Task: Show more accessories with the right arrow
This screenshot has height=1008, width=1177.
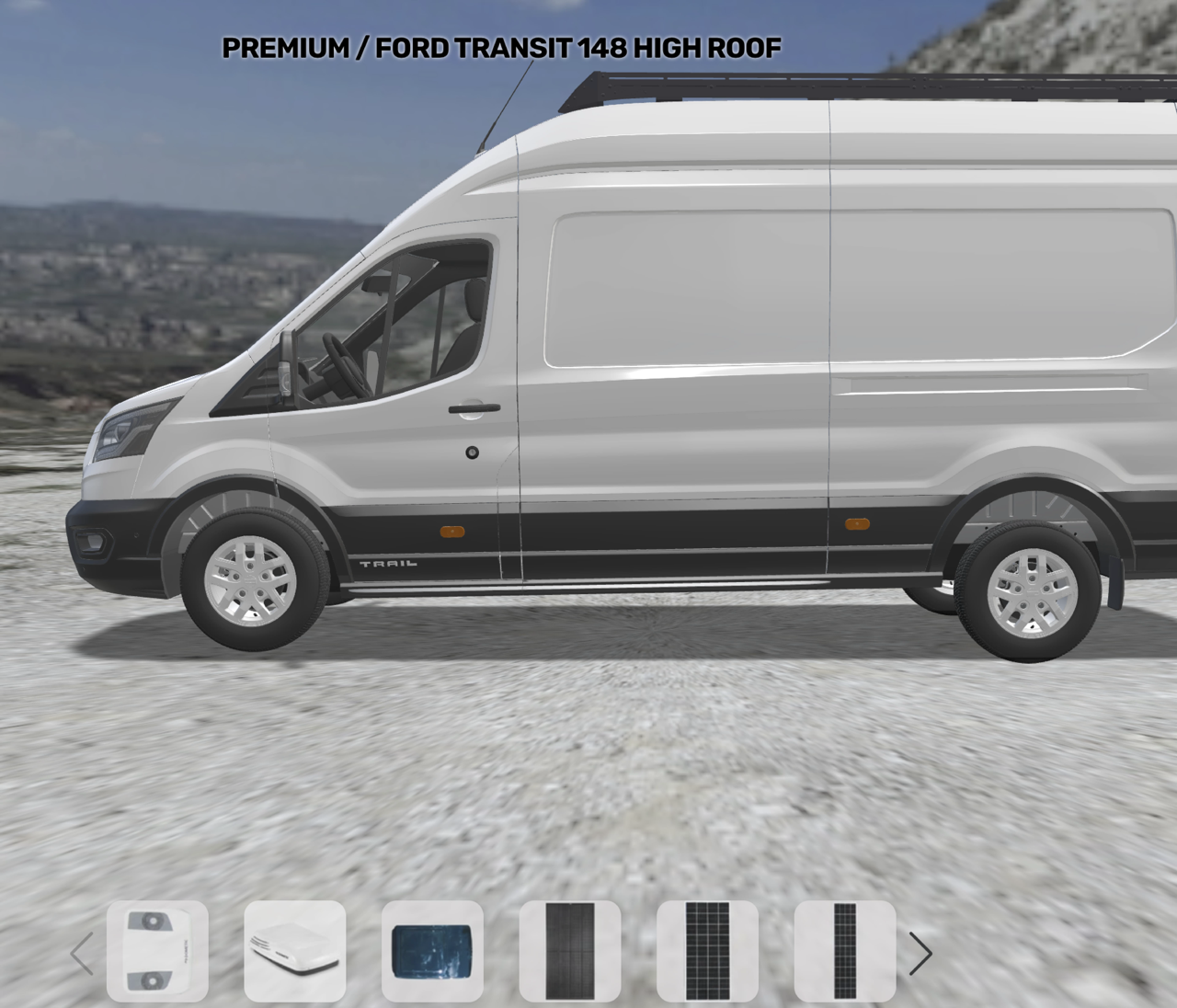Action: (x=920, y=953)
